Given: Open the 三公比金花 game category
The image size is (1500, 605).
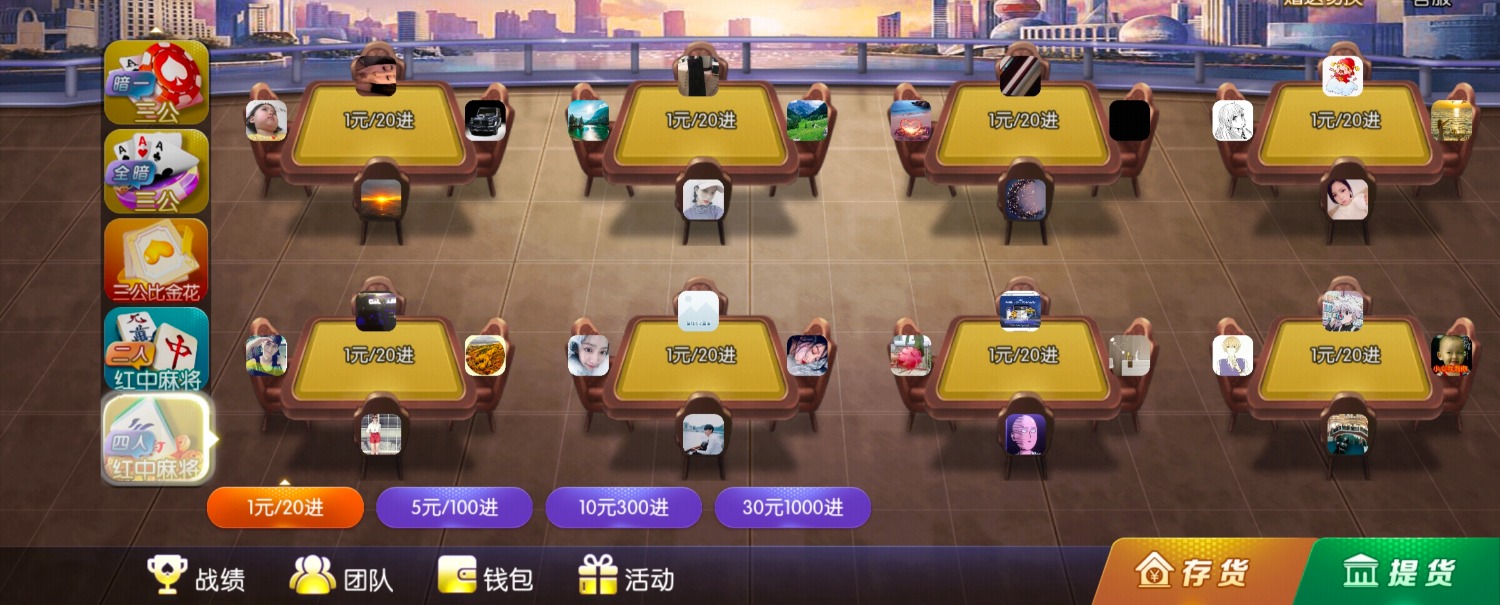Looking at the screenshot, I should point(156,260).
